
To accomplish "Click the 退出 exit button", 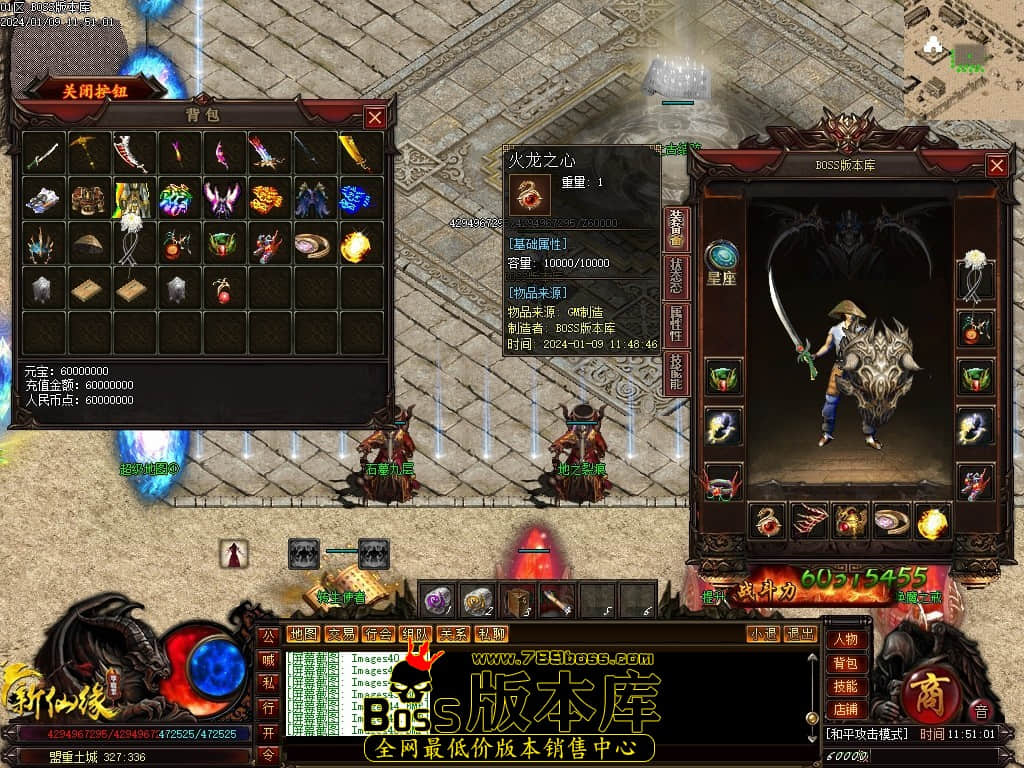I will [800, 634].
